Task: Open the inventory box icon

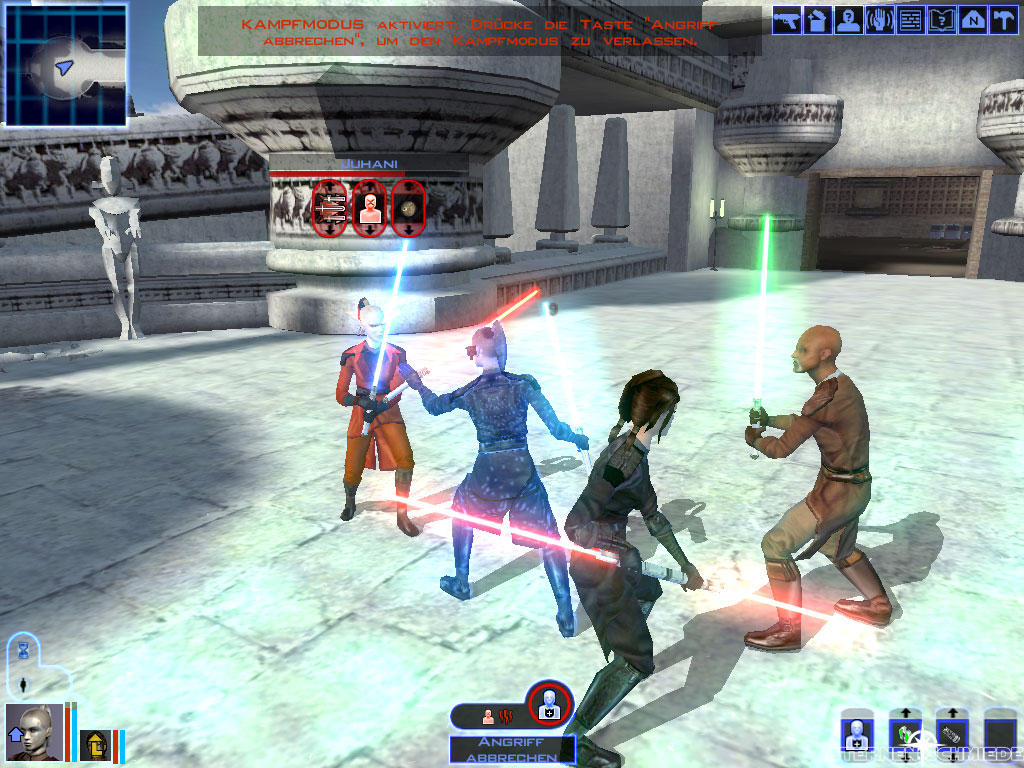Action: pyautogui.click(x=817, y=20)
